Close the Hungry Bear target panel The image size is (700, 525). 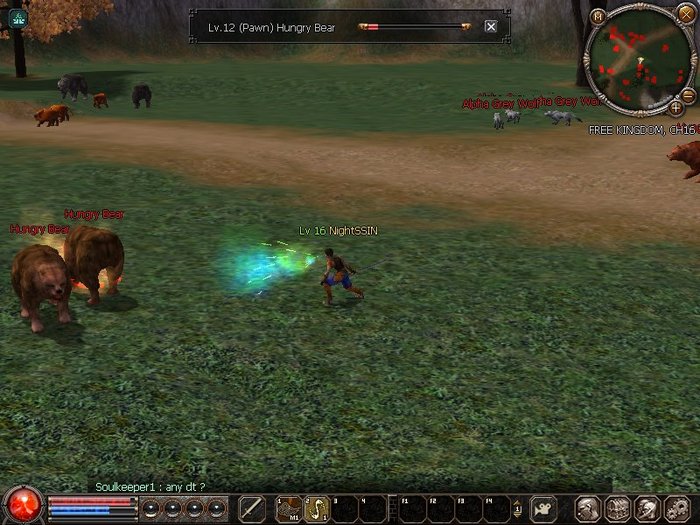click(490, 27)
